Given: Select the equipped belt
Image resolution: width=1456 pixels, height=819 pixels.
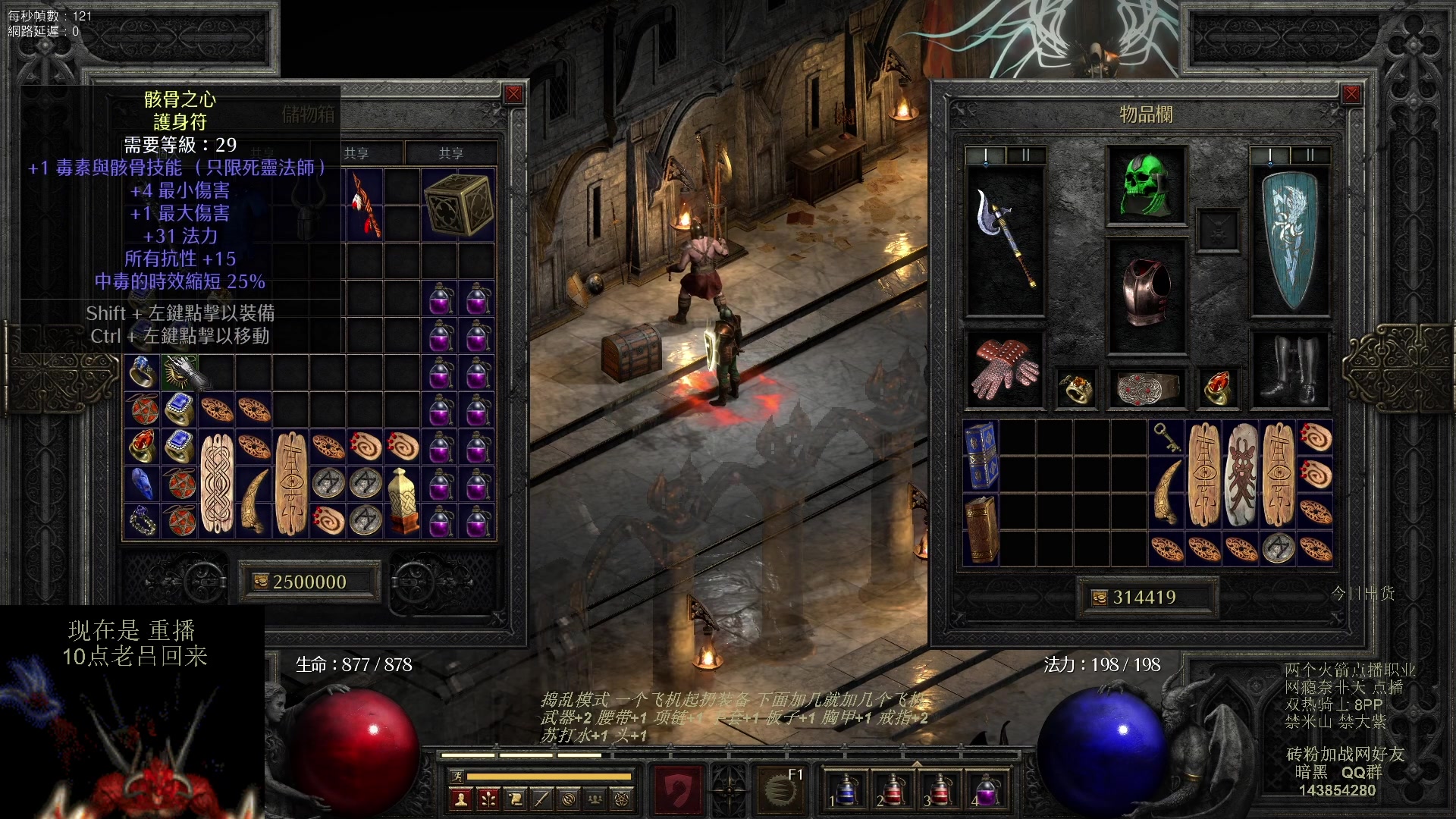Looking at the screenshot, I should (x=1146, y=388).
